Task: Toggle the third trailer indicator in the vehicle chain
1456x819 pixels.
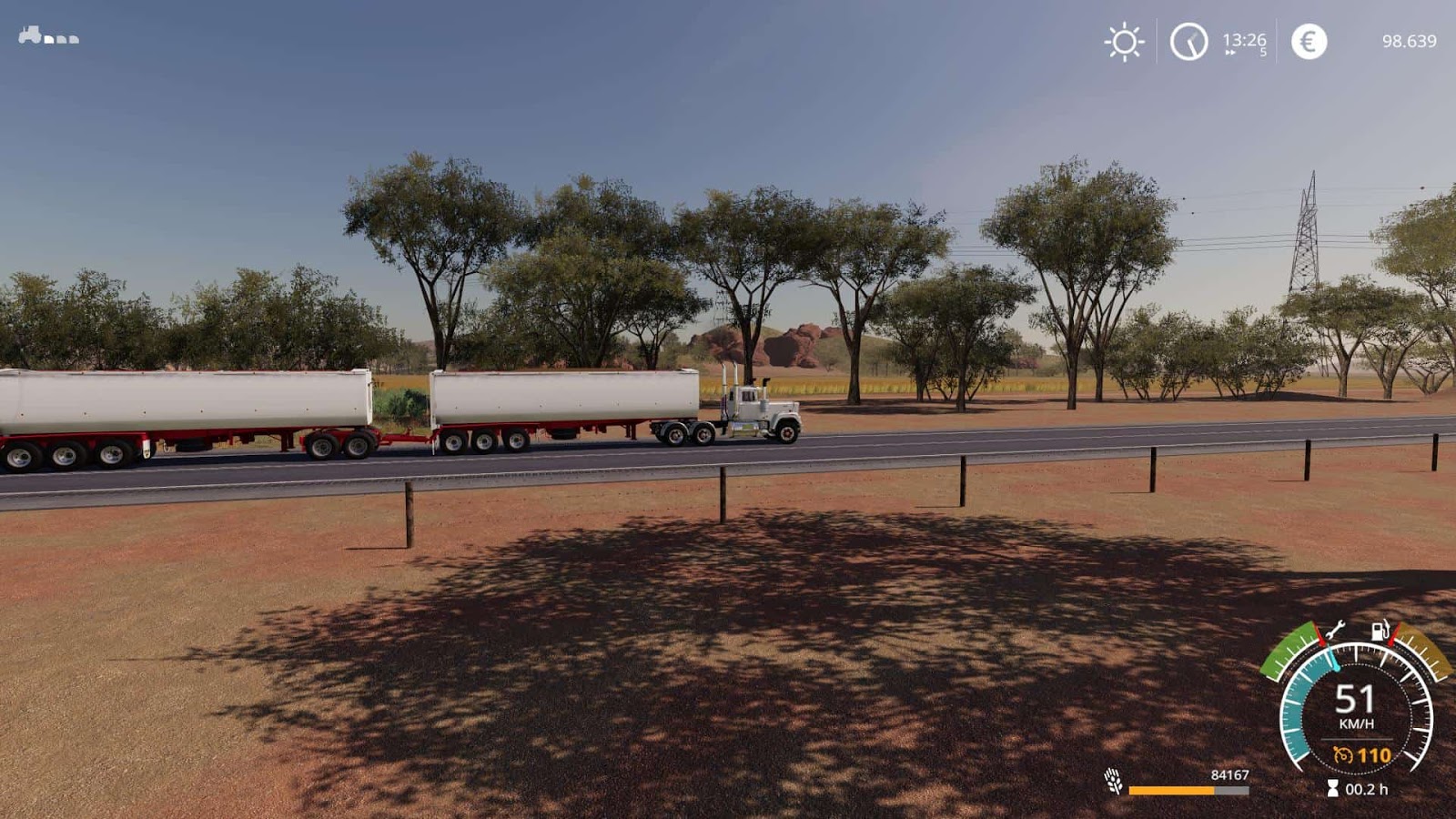Action: (x=72, y=40)
